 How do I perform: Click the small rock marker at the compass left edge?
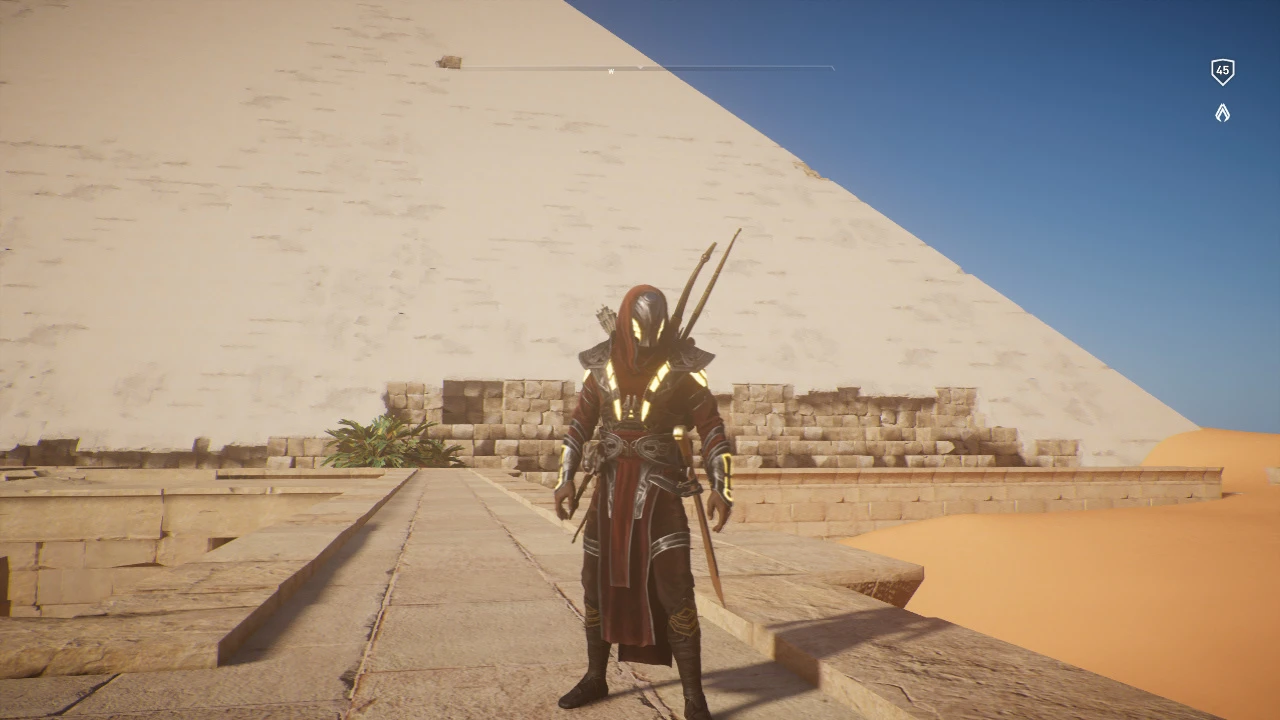click(x=448, y=60)
